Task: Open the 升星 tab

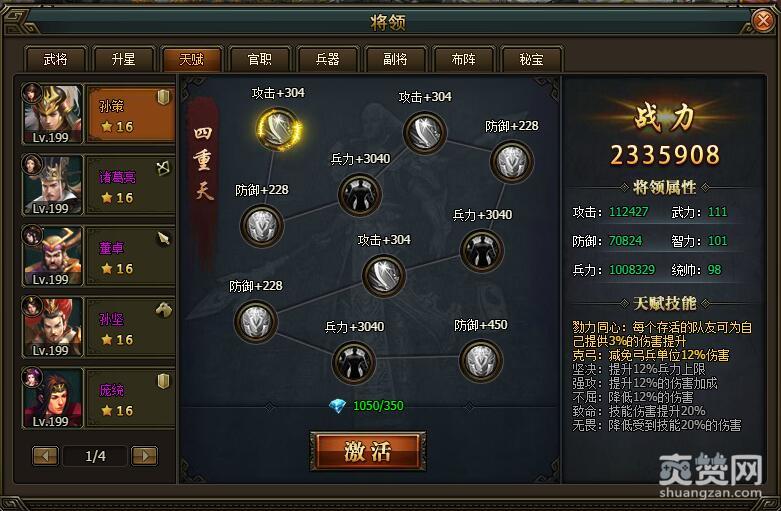Action: click(122, 59)
